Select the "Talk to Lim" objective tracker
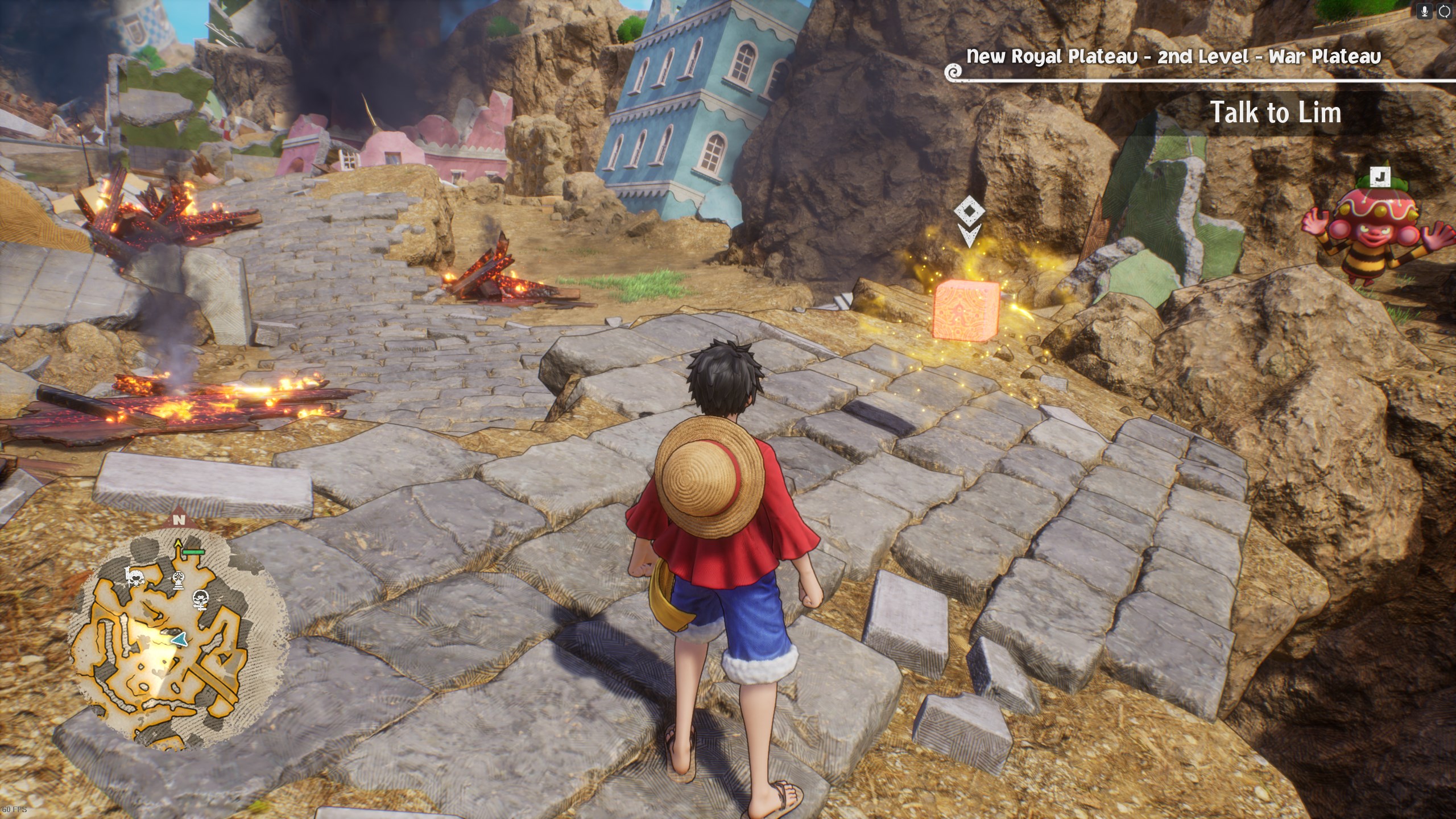 (1275, 113)
